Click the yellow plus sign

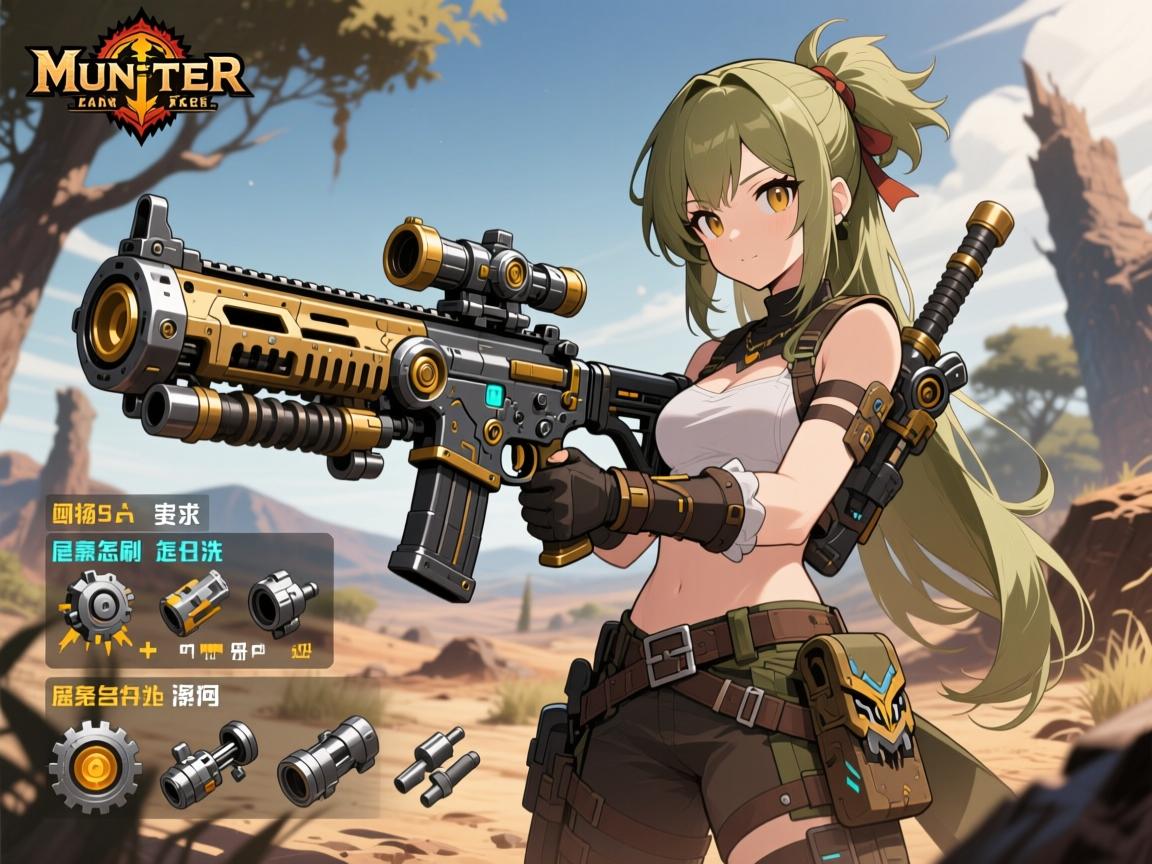tap(148, 651)
